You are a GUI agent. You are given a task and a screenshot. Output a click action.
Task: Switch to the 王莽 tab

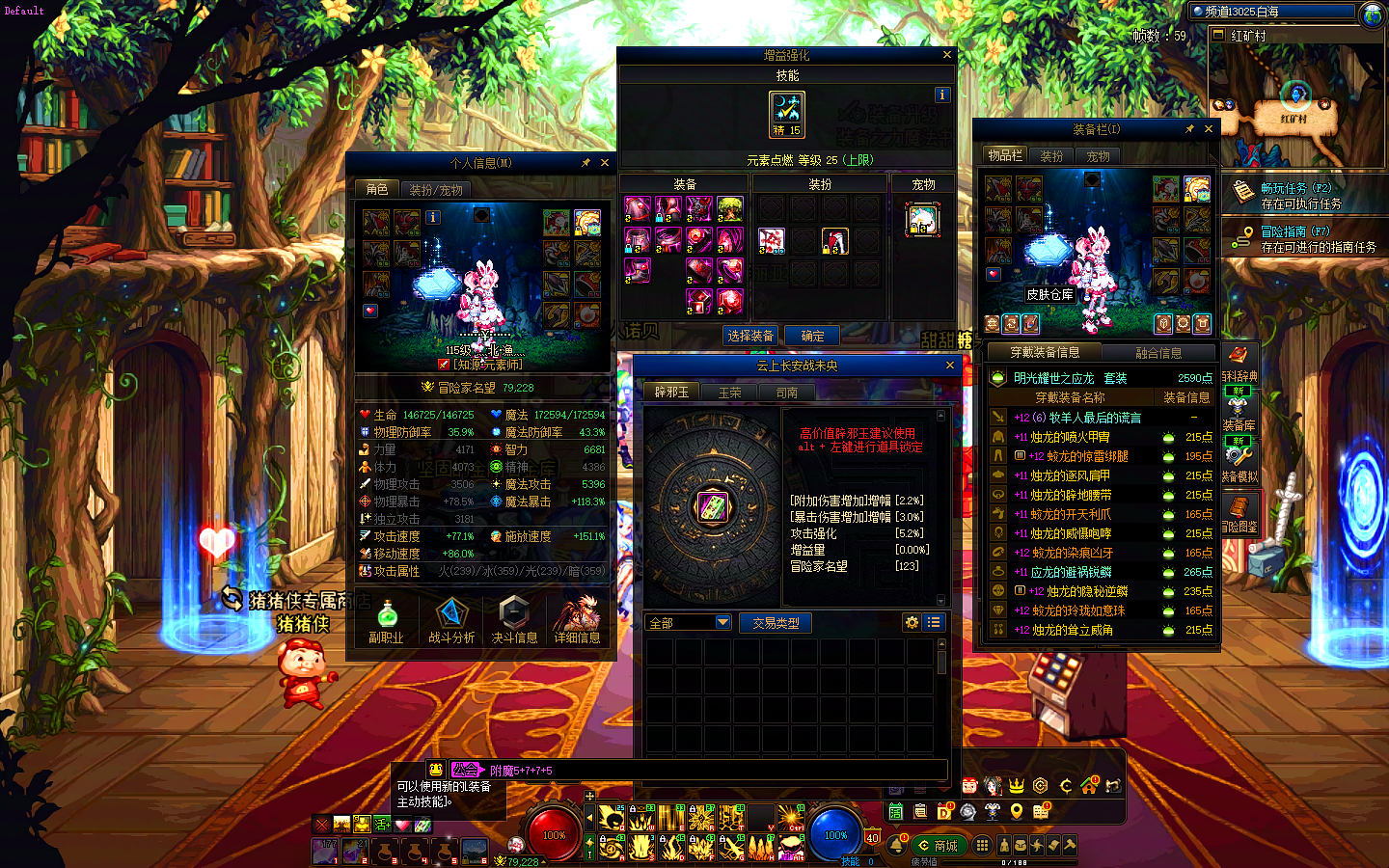click(x=729, y=393)
